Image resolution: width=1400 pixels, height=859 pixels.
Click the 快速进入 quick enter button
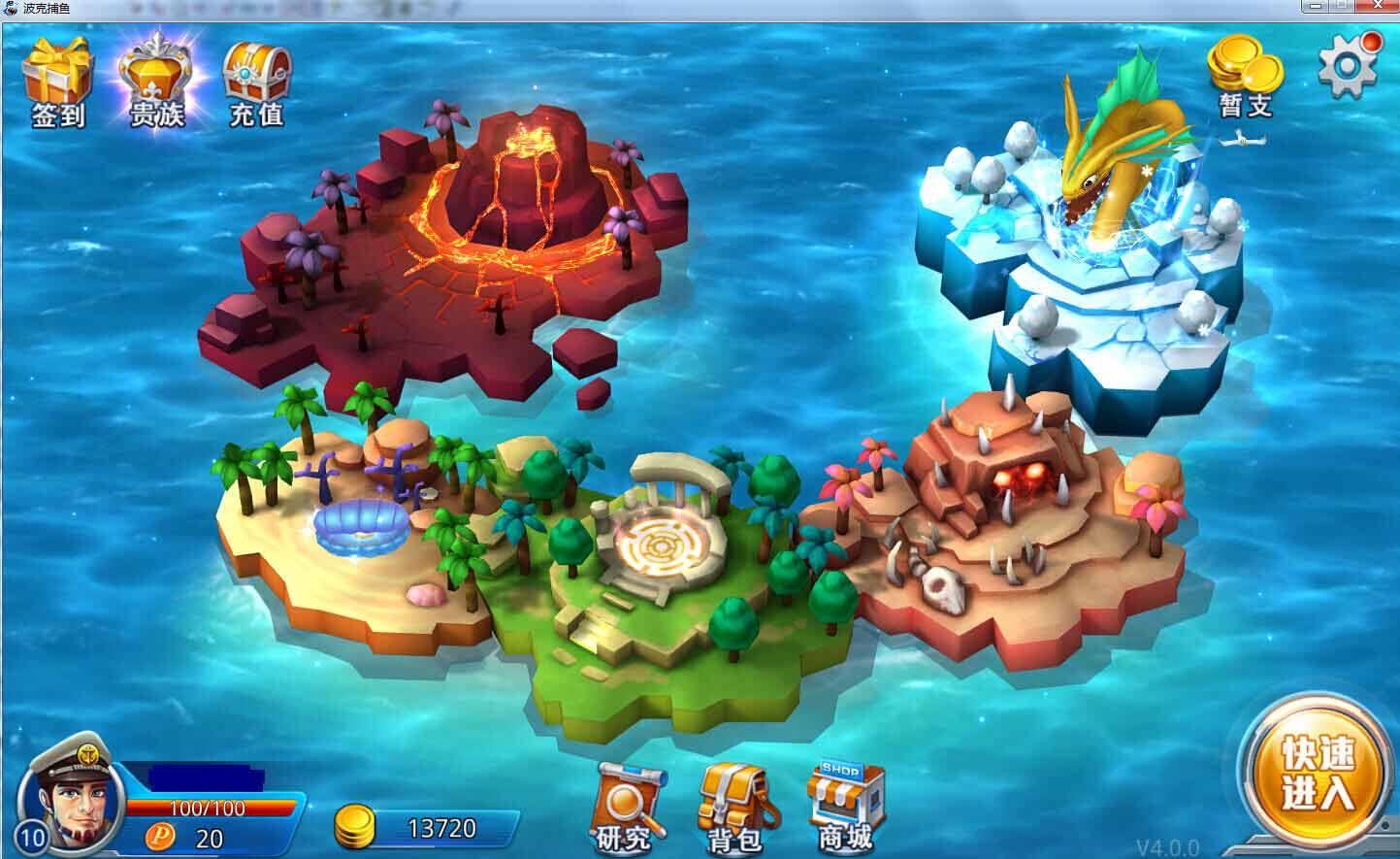tap(1318, 774)
